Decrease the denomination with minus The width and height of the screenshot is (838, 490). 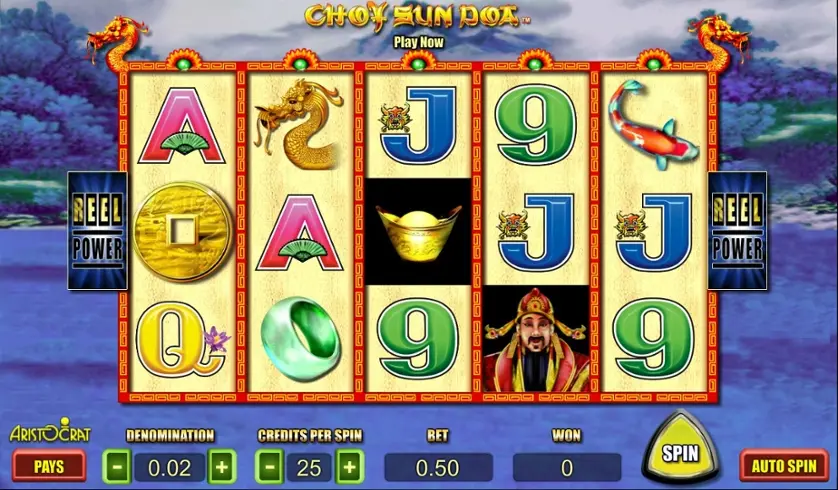pyautogui.click(x=117, y=467)
